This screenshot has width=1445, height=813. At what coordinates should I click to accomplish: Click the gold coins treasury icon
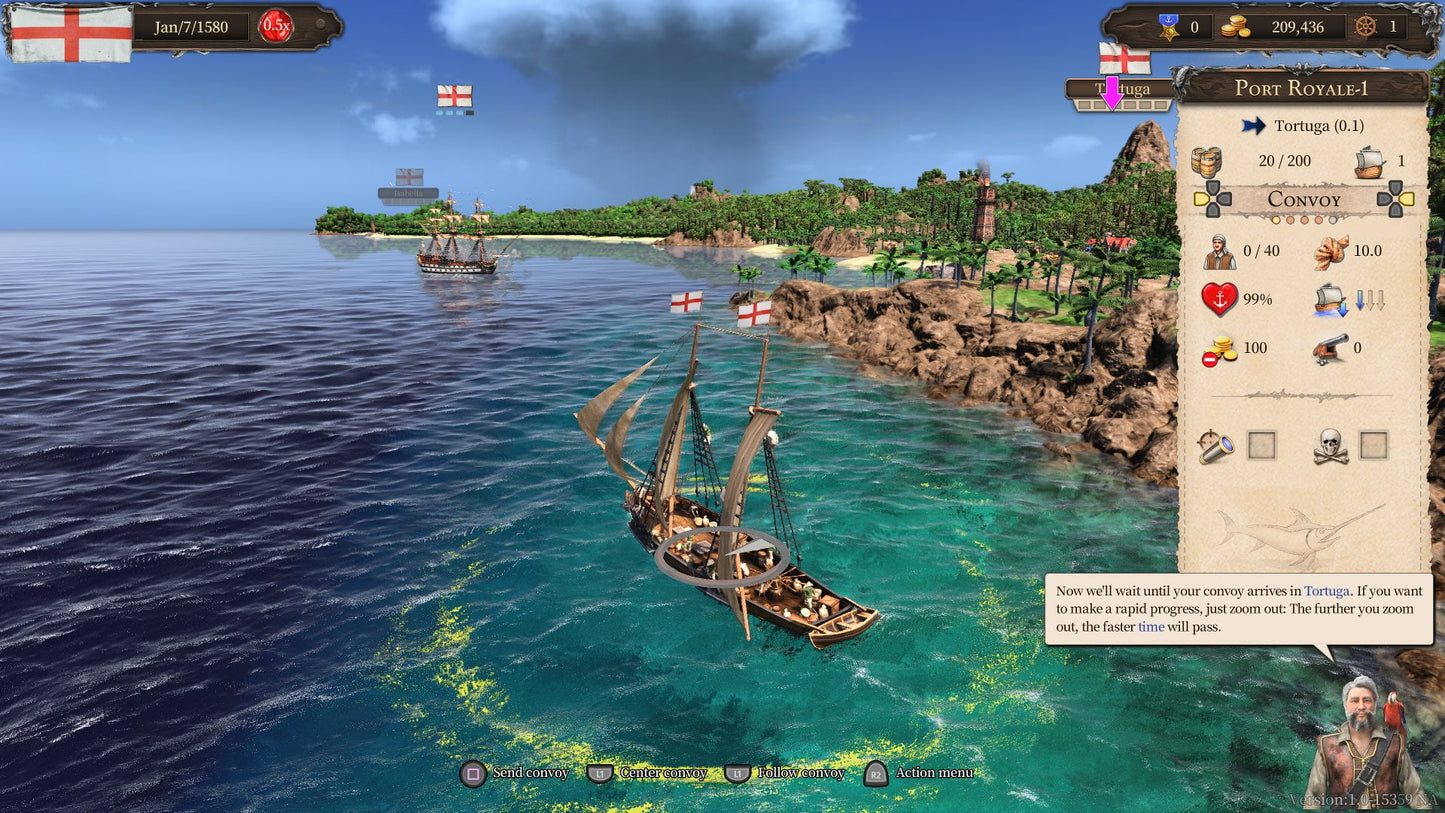(x=1236, y=27)
